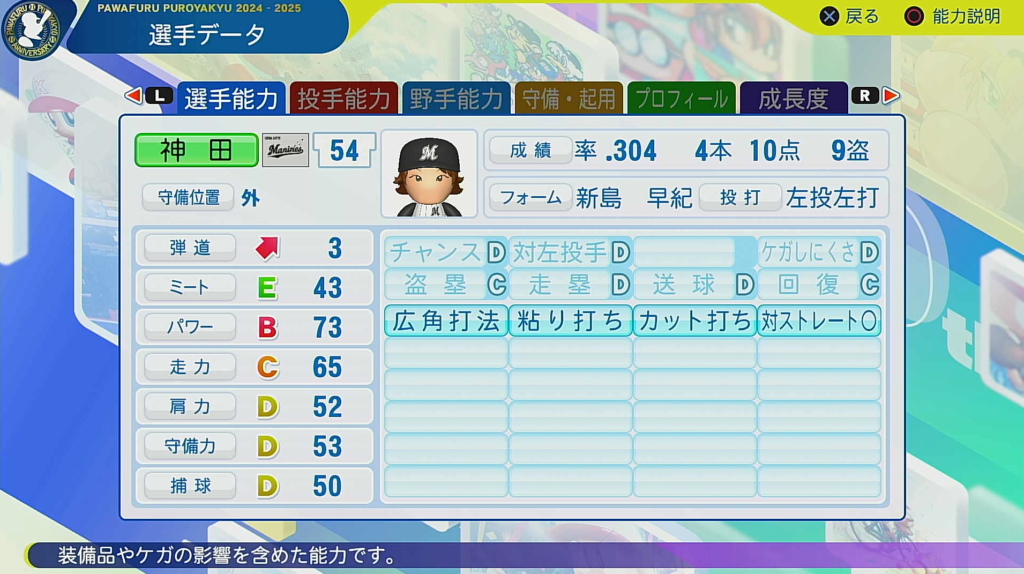Choose the 粘り打ち special ability
This screenshot has width=1024, height=574.
click(570, 320)
